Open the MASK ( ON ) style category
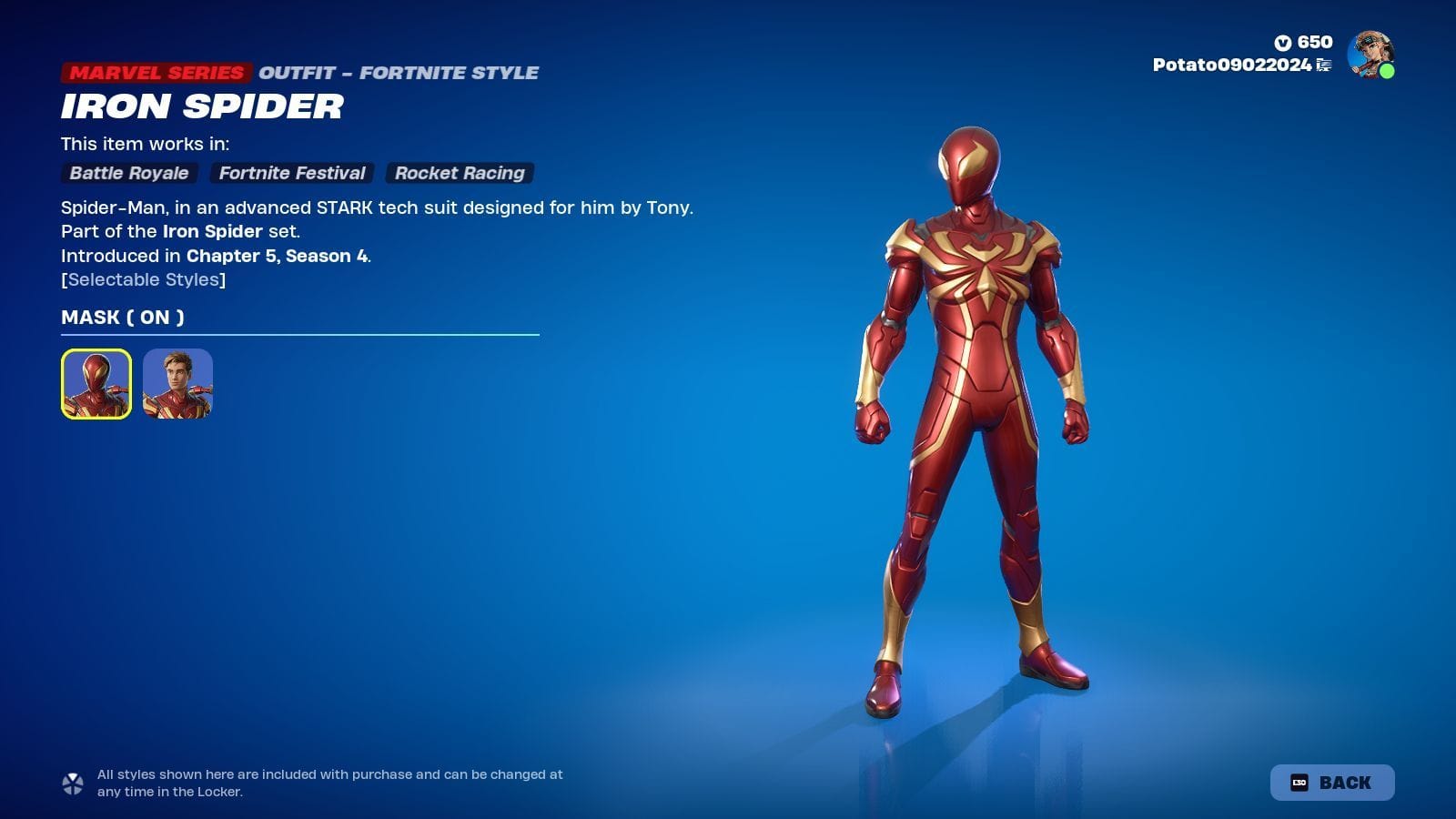Image resolution: width=1456 pixels, height=819 pixels. coord(121,317)
